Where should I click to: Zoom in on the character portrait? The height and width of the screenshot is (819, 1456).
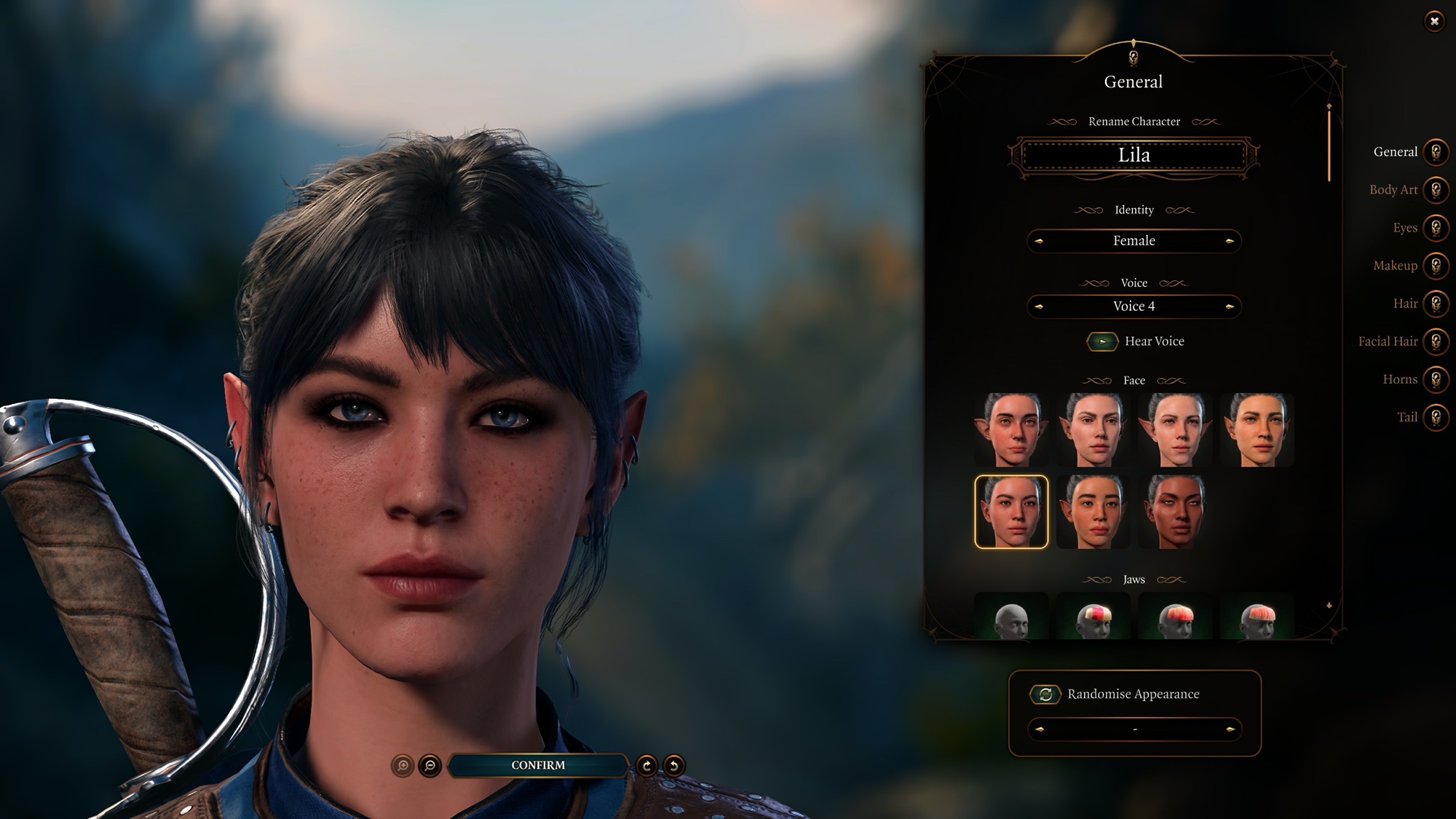point(403,766)
